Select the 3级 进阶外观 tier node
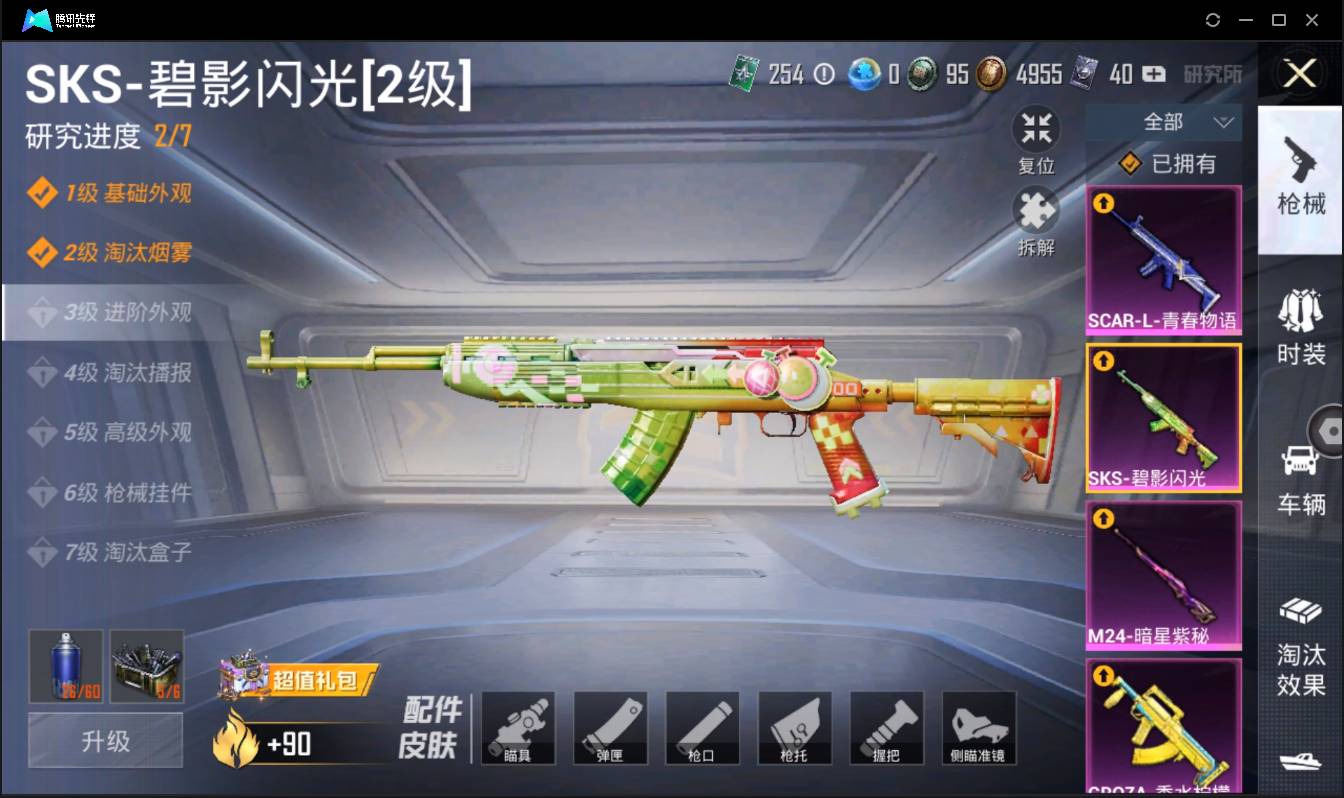 [110, 313]
